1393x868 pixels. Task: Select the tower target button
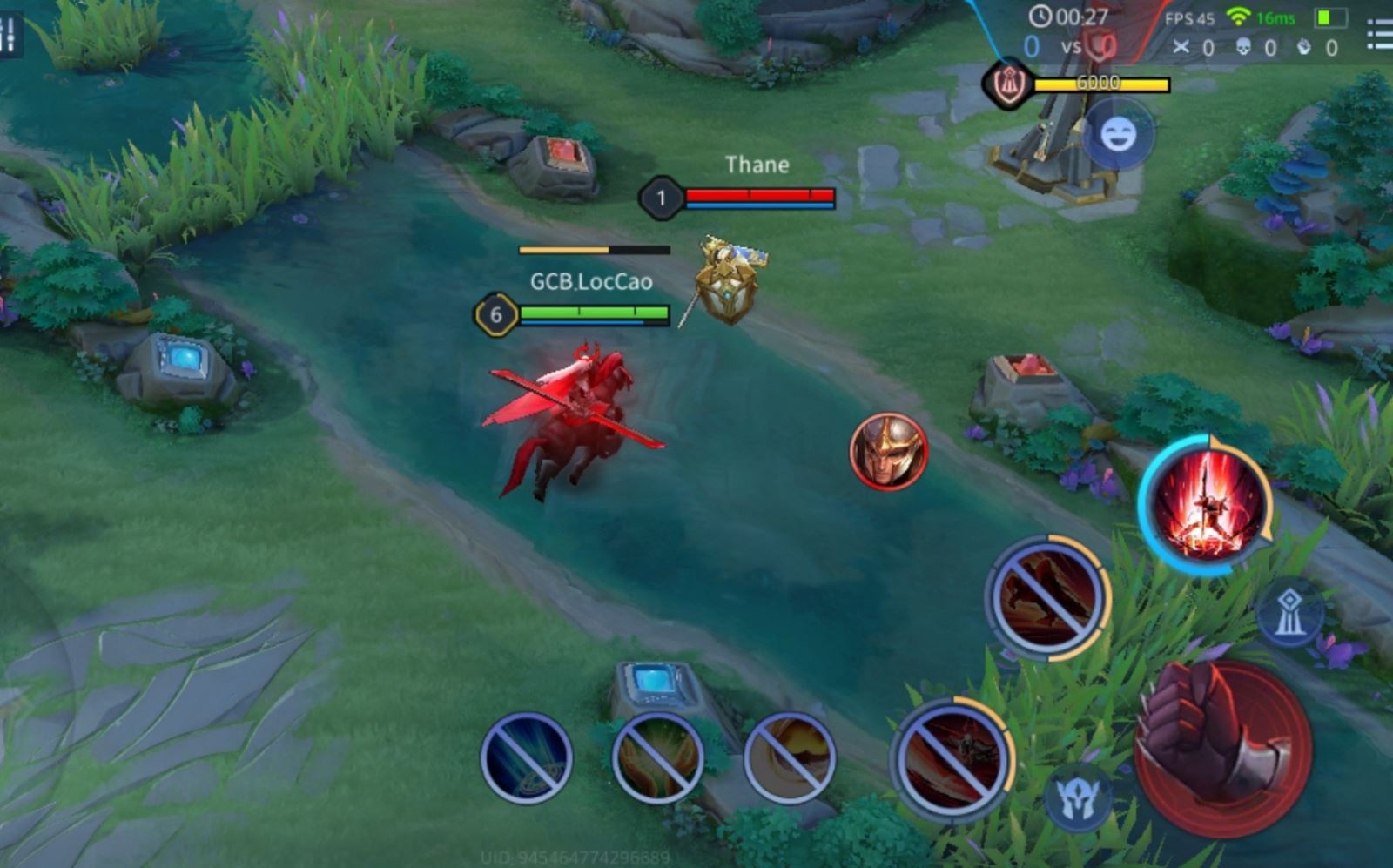pos(1289,613)
